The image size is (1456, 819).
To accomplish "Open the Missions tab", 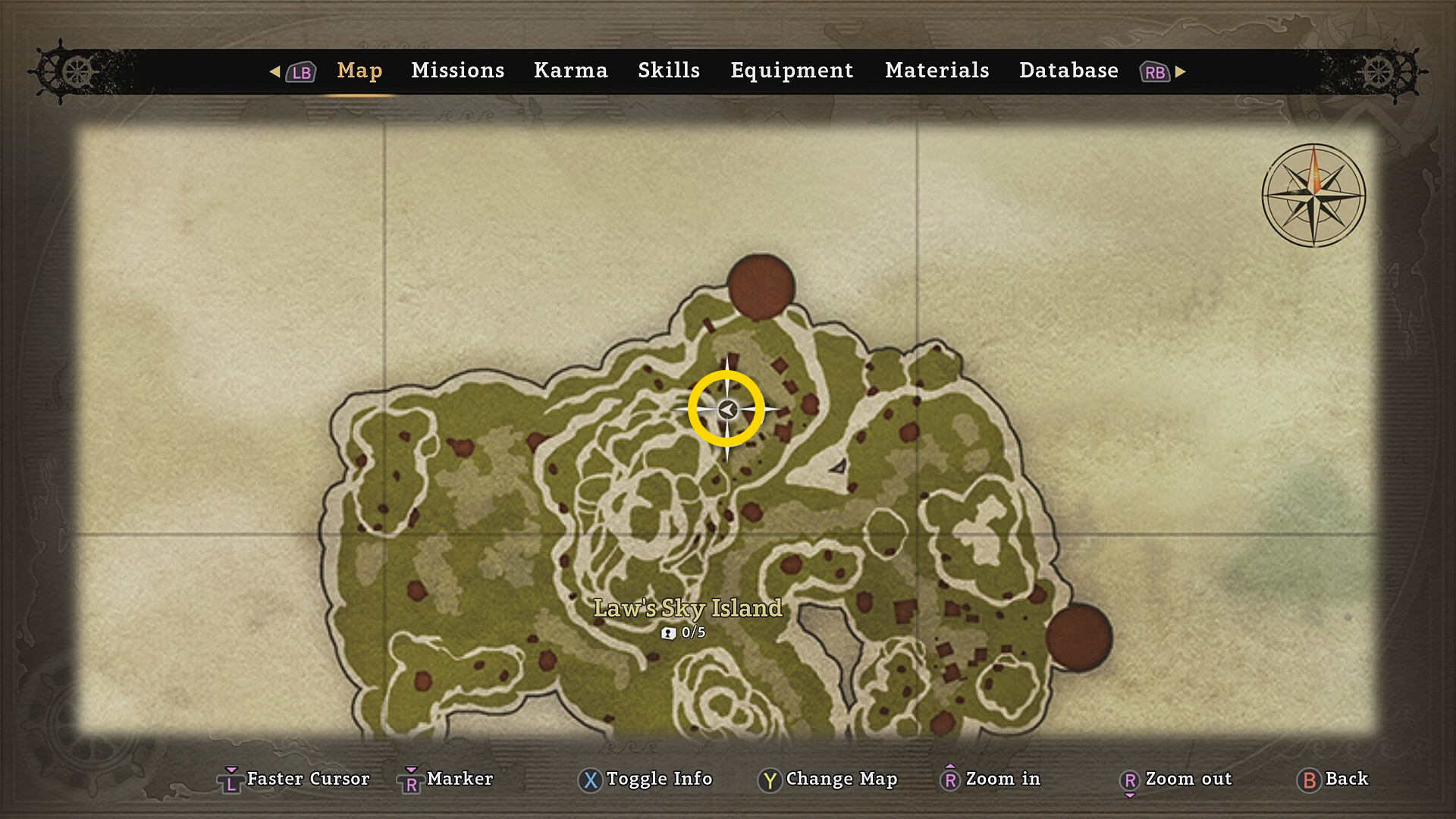I will point(457,71).
